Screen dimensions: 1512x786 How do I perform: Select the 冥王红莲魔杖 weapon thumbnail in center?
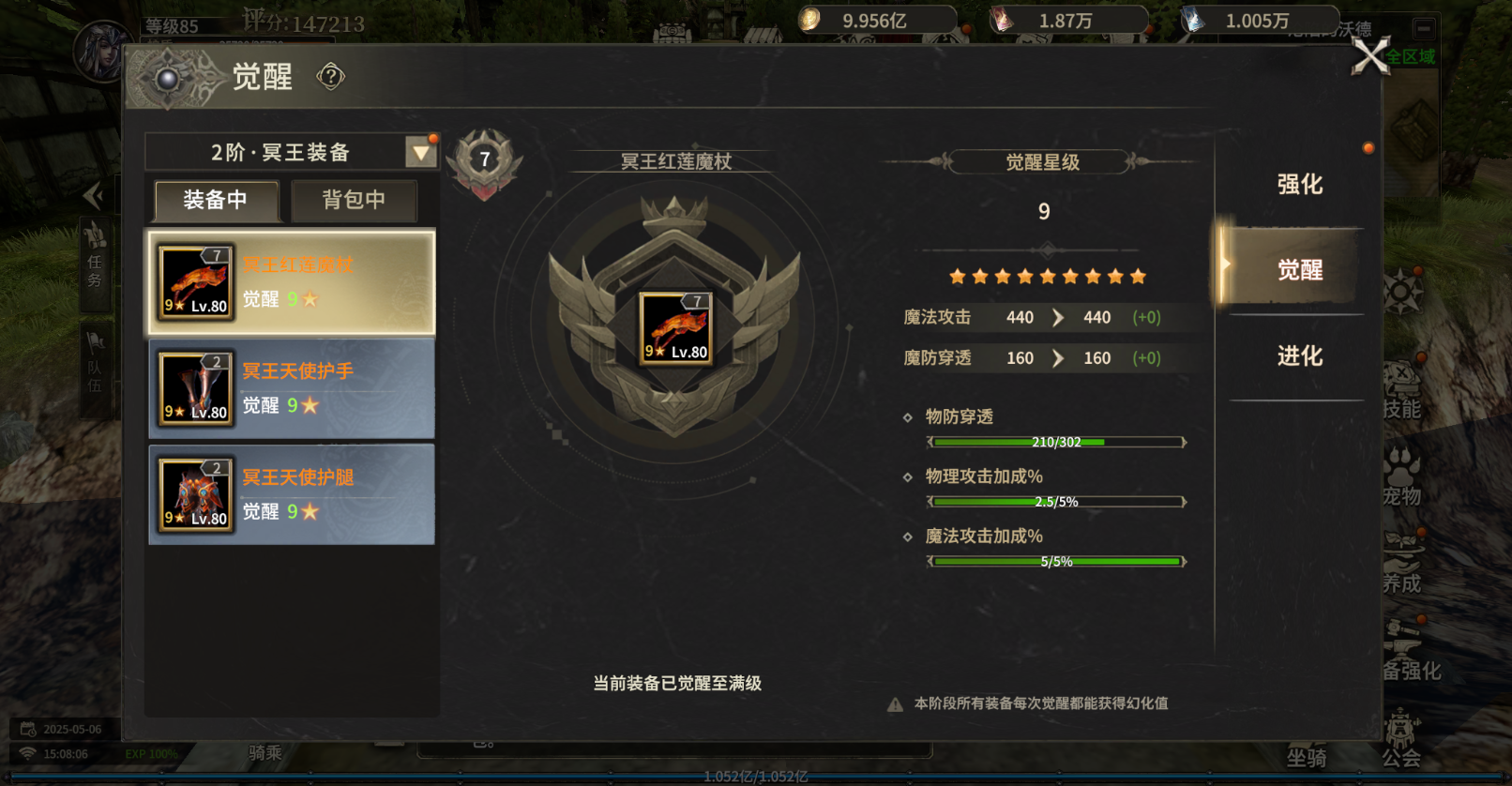coord(674,328)
